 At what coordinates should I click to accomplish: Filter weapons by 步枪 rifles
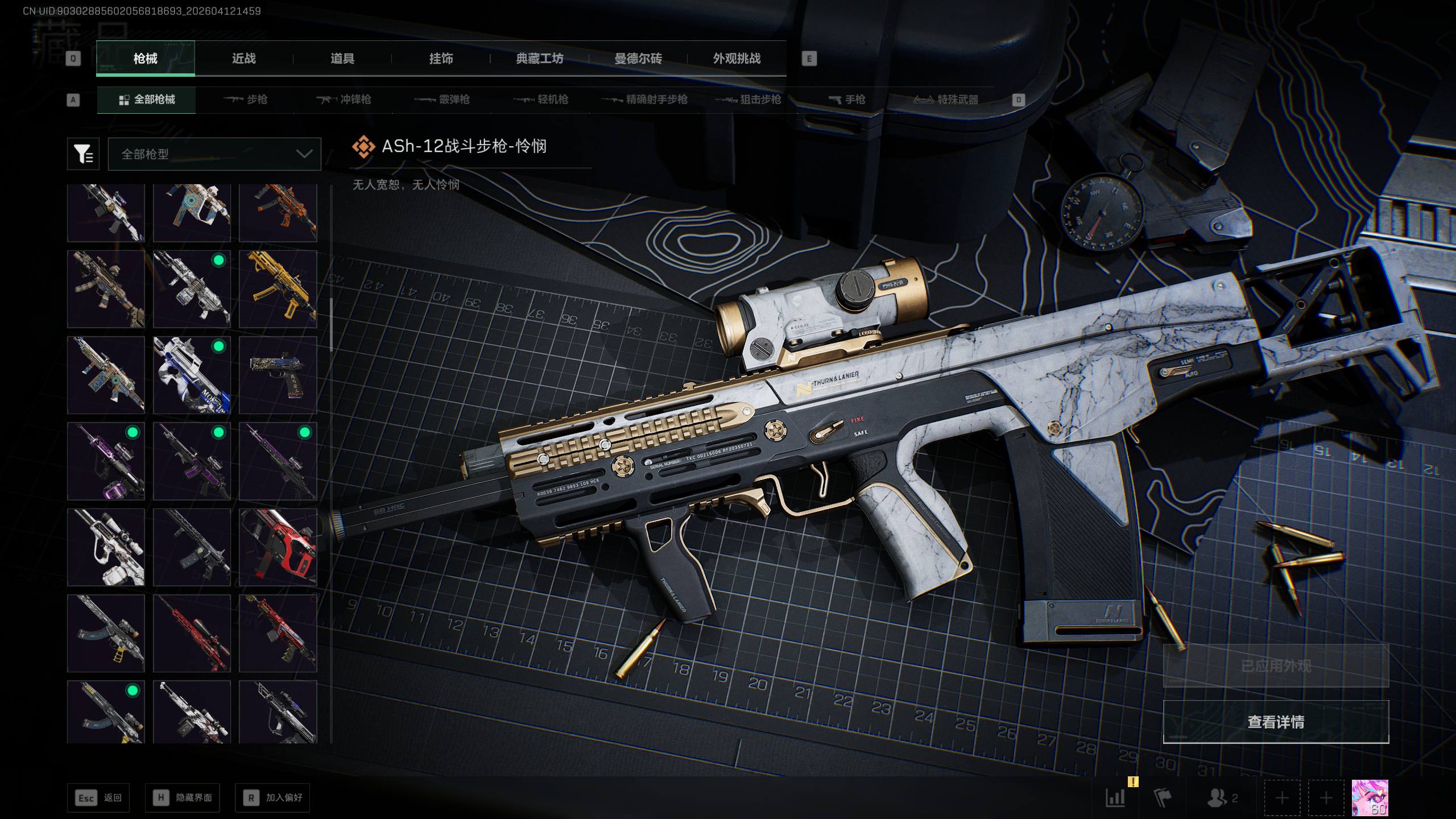click(246, 100)
